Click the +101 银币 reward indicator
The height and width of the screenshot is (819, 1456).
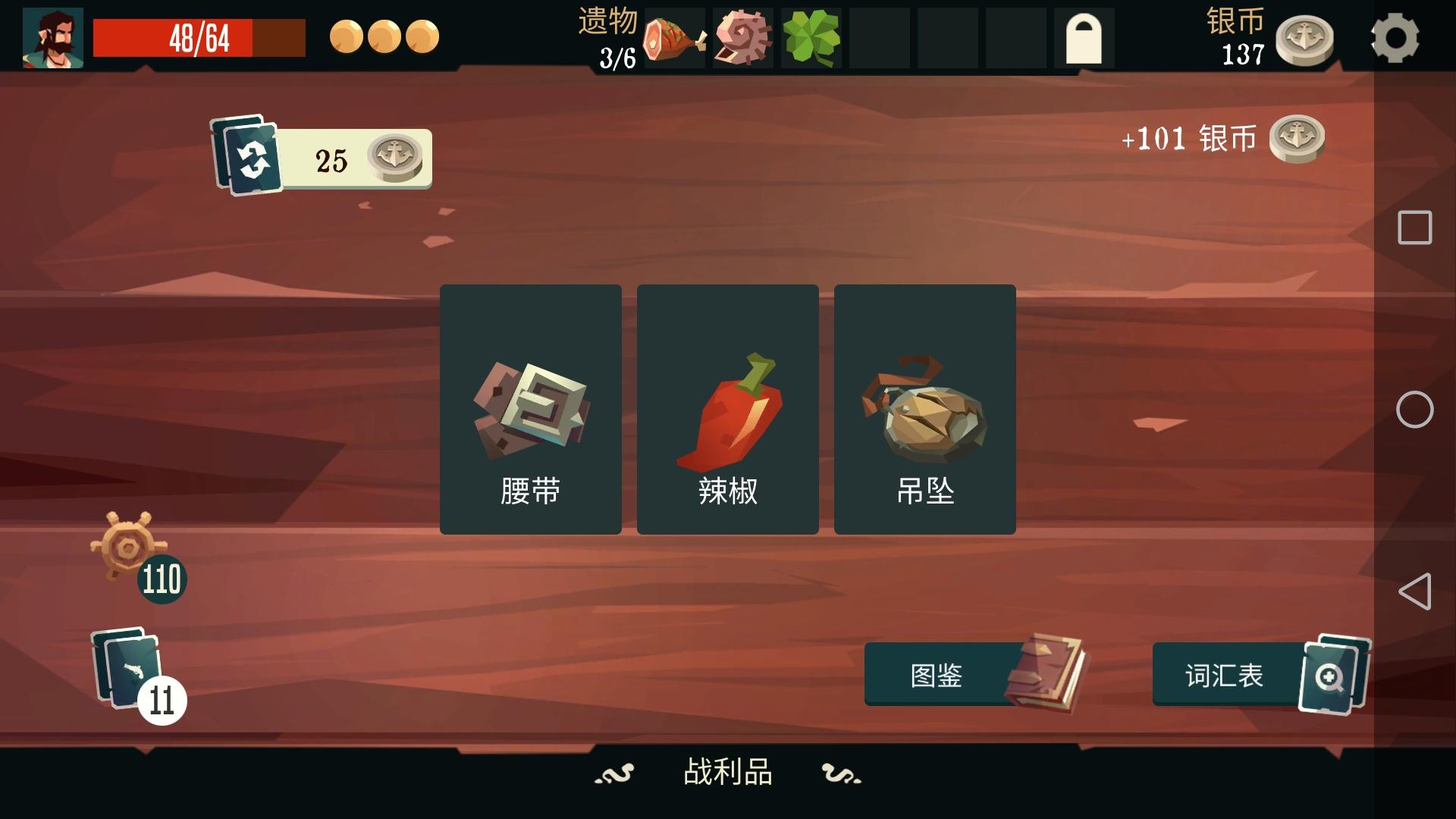pyautogui.click(x=1191, y=138)
